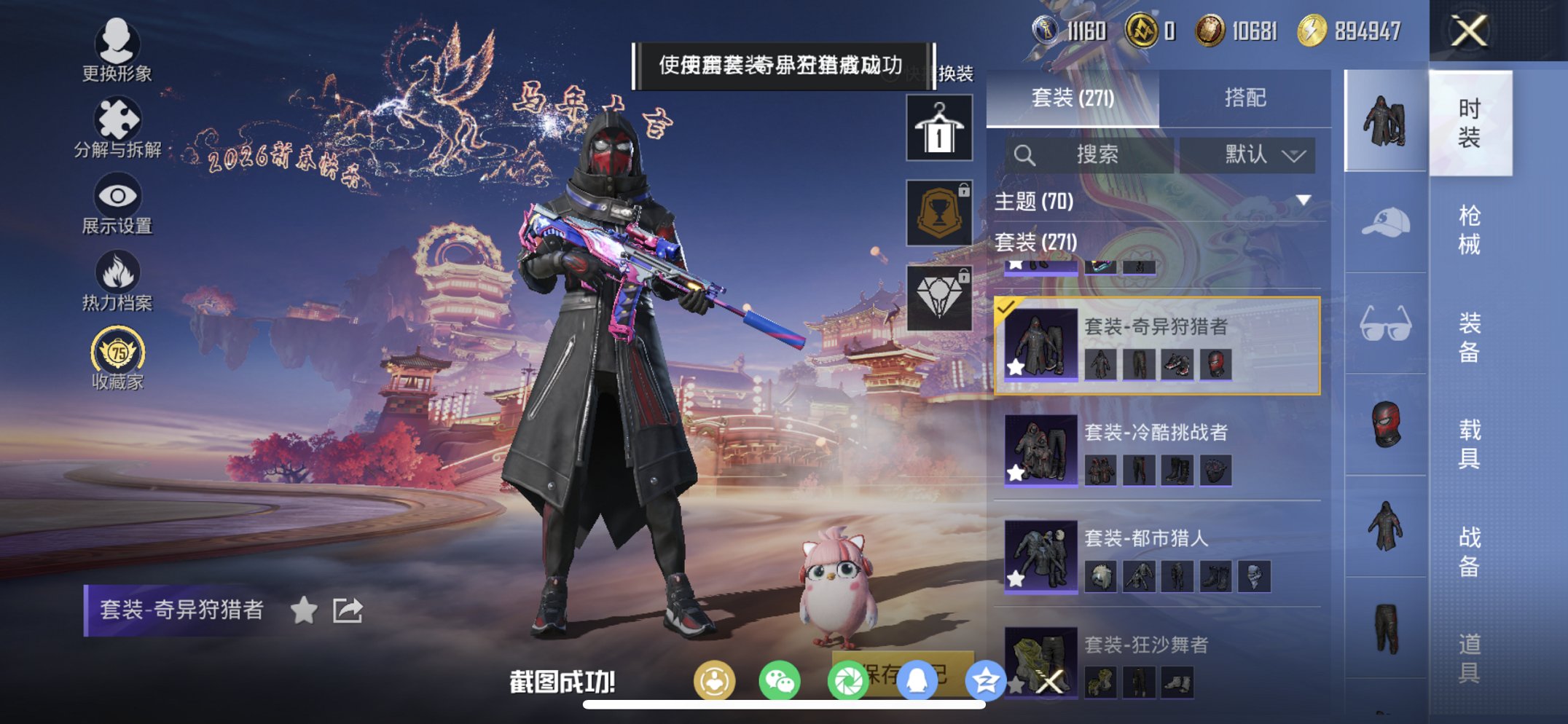1568x724 pixels.
Task: Open the 更换形象 avatar change panel
Action: pyautogui.click(x=117, y=56)
